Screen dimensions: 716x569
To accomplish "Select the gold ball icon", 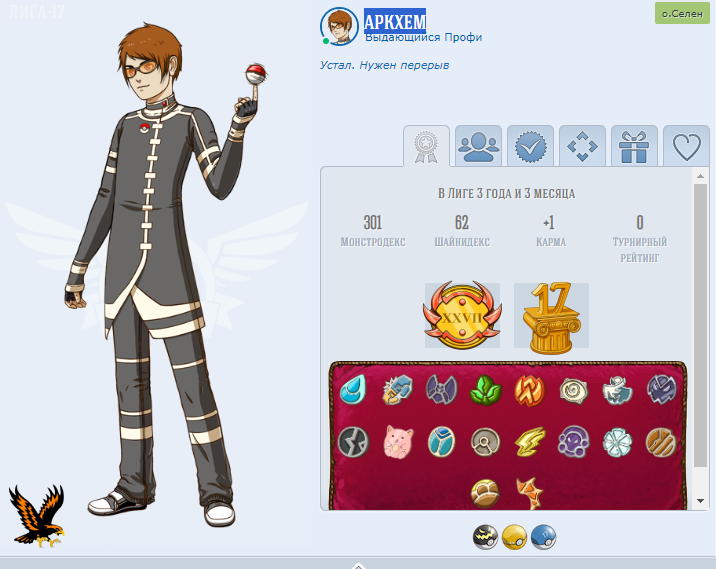I will point(514,537).
